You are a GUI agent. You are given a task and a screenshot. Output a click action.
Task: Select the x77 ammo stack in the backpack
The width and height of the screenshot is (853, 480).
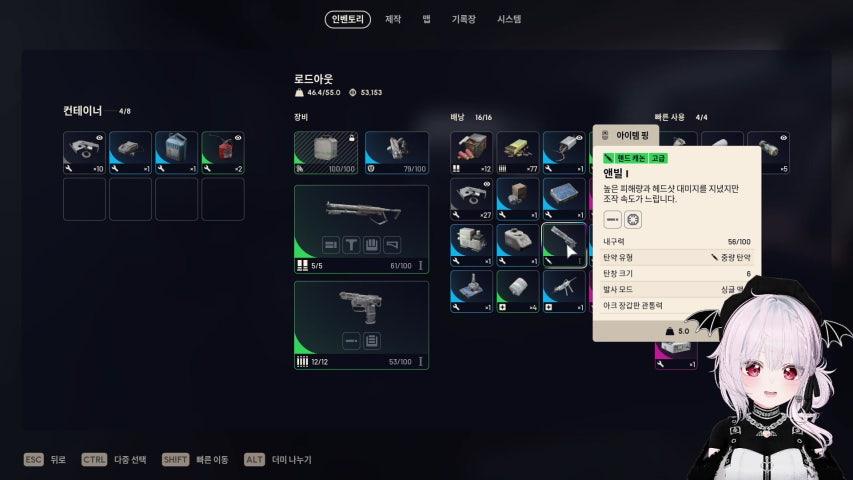[x=518, y=152]
